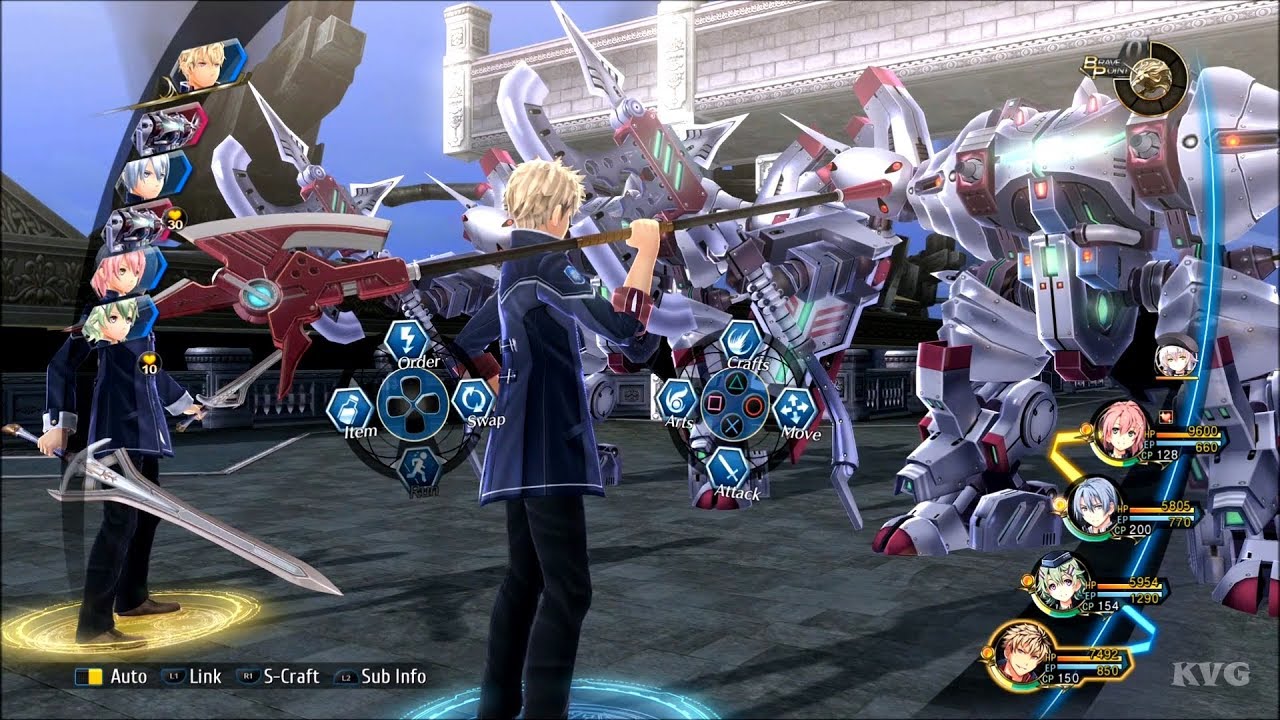Click pink-haired party member's status portrait
This screenshot has height=720, width=1280.
tap(1119, 432)
